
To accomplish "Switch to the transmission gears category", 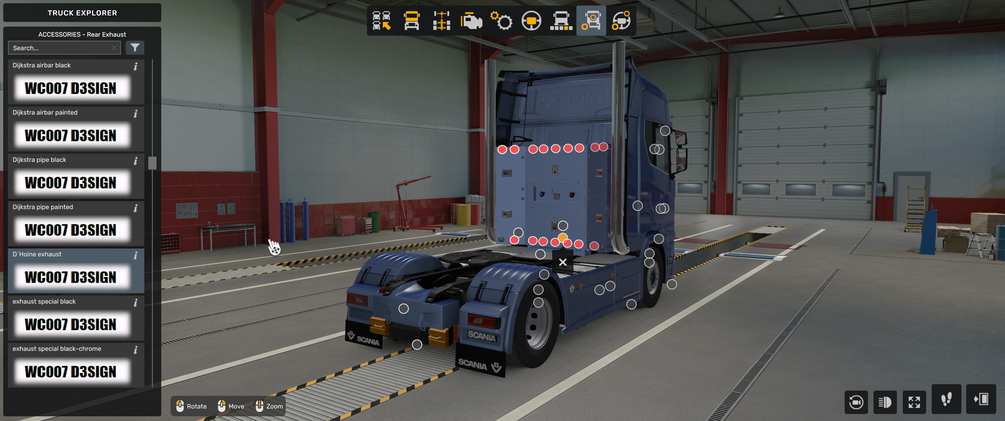I will (501, 20).
